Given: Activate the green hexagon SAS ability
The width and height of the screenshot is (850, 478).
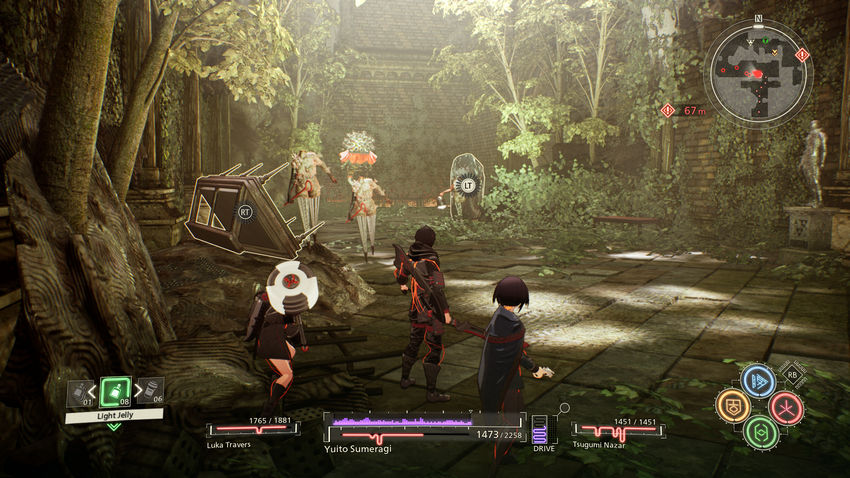Looking at the screenshot, I should [x=760, y=433].
